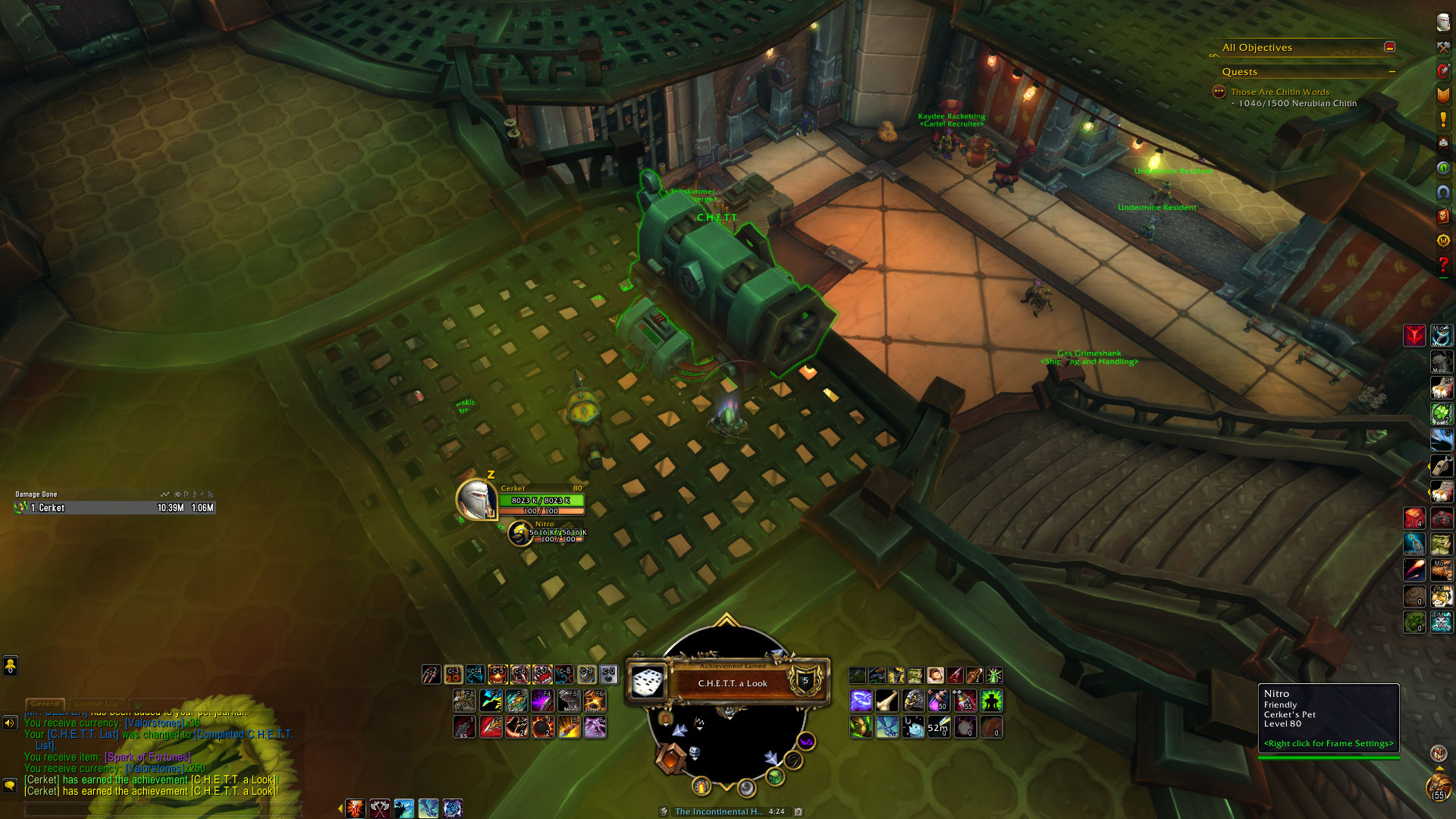The image size is (1456, 819).
Task: Open the red question mark help button
Action: [x=1442, y=265]
